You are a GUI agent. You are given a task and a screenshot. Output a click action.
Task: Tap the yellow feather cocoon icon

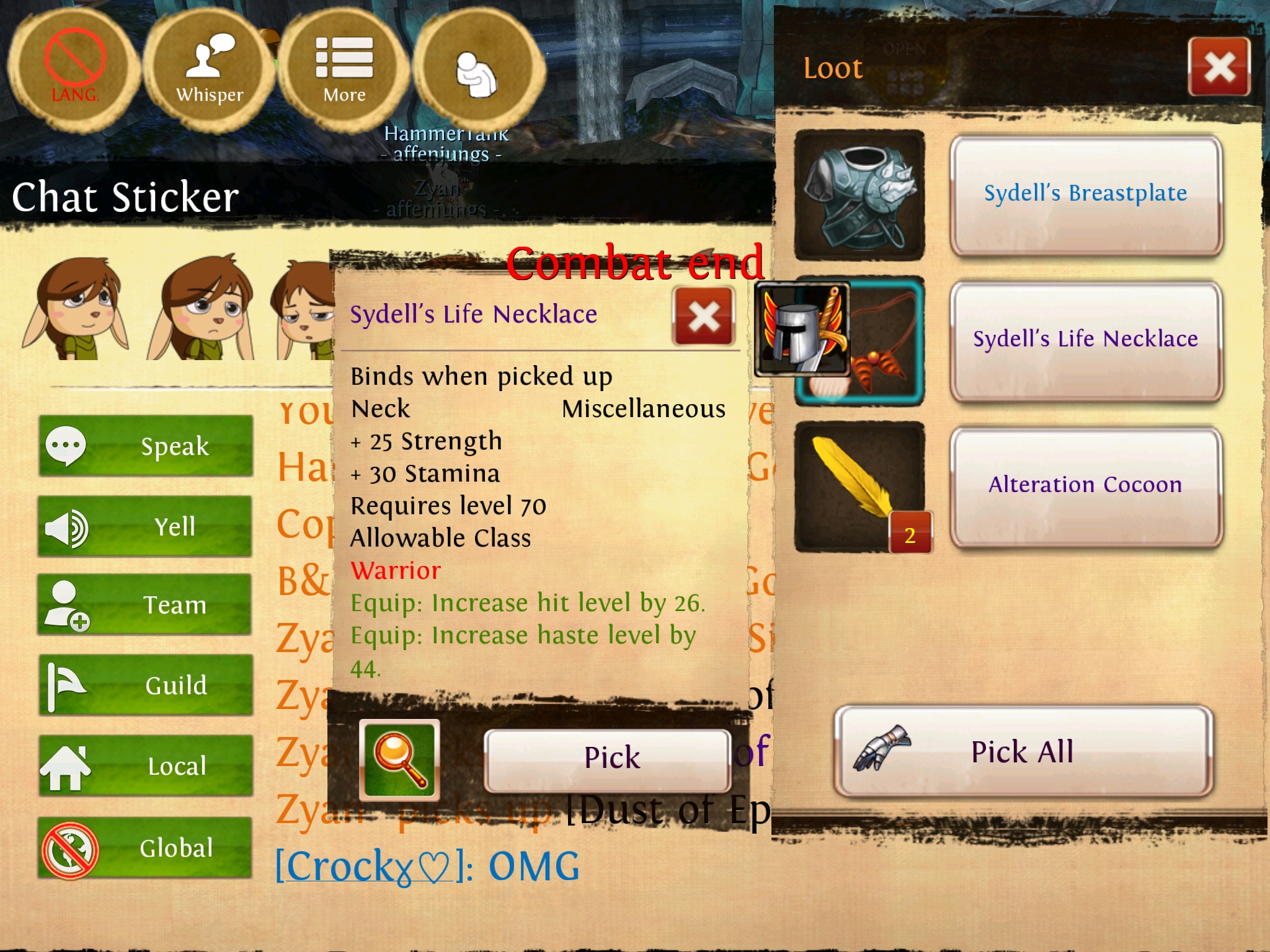(859, 485)
